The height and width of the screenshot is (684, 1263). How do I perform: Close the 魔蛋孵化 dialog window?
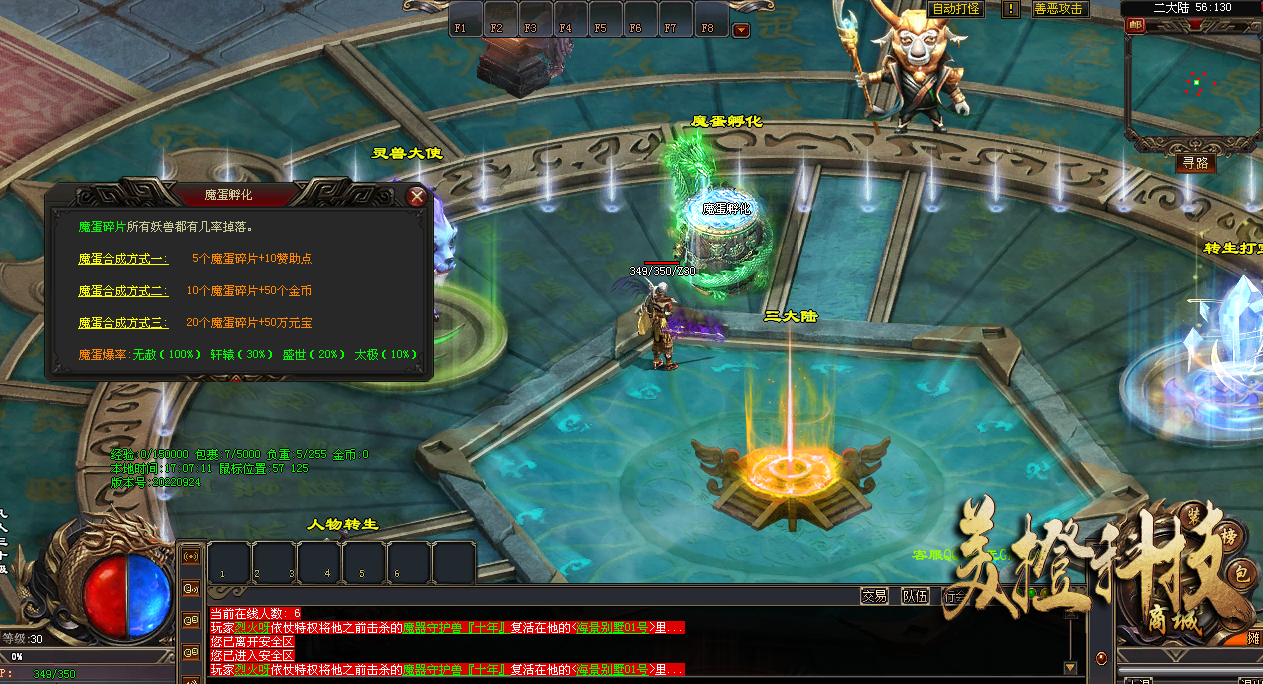tap(417, 197)
